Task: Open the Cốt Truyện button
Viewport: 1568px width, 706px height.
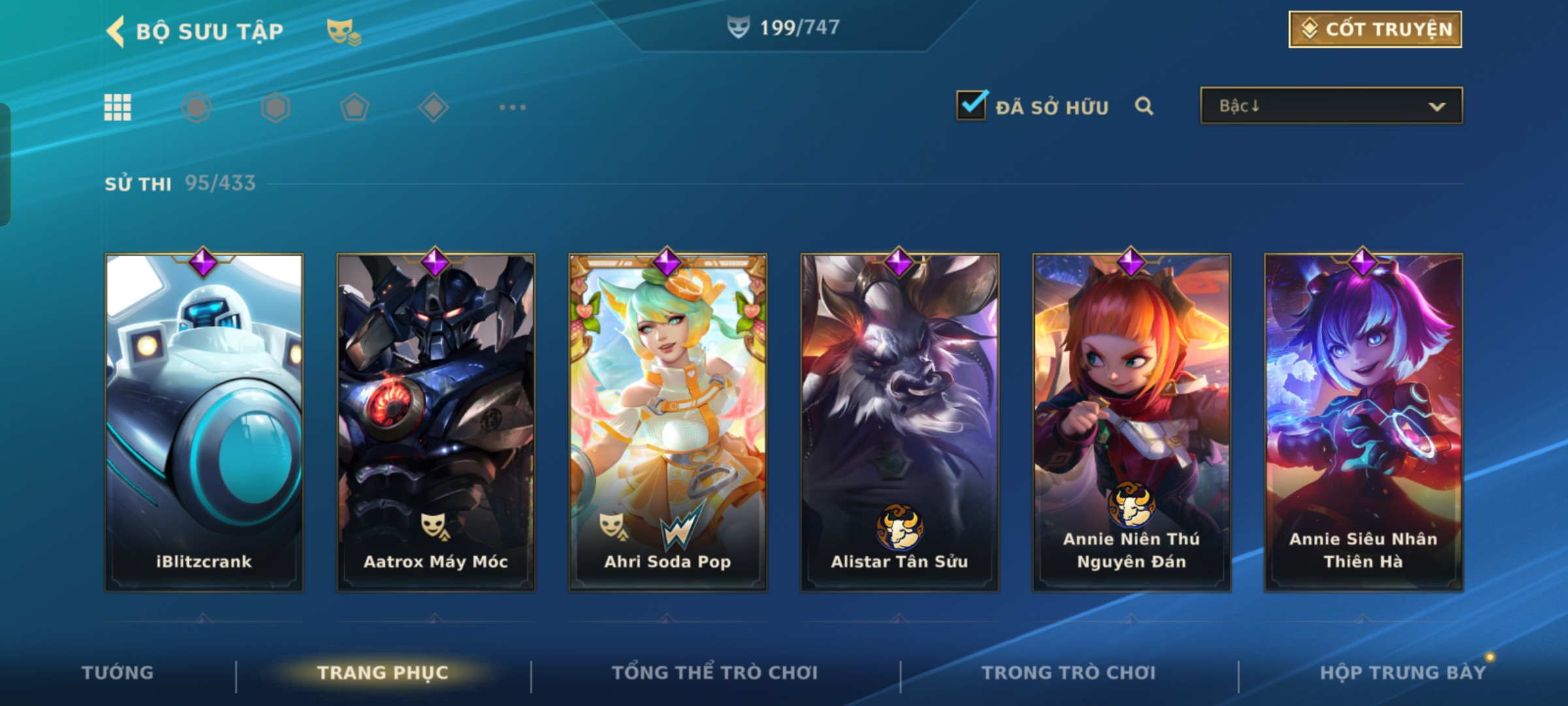Action: tap(1375, 29)
